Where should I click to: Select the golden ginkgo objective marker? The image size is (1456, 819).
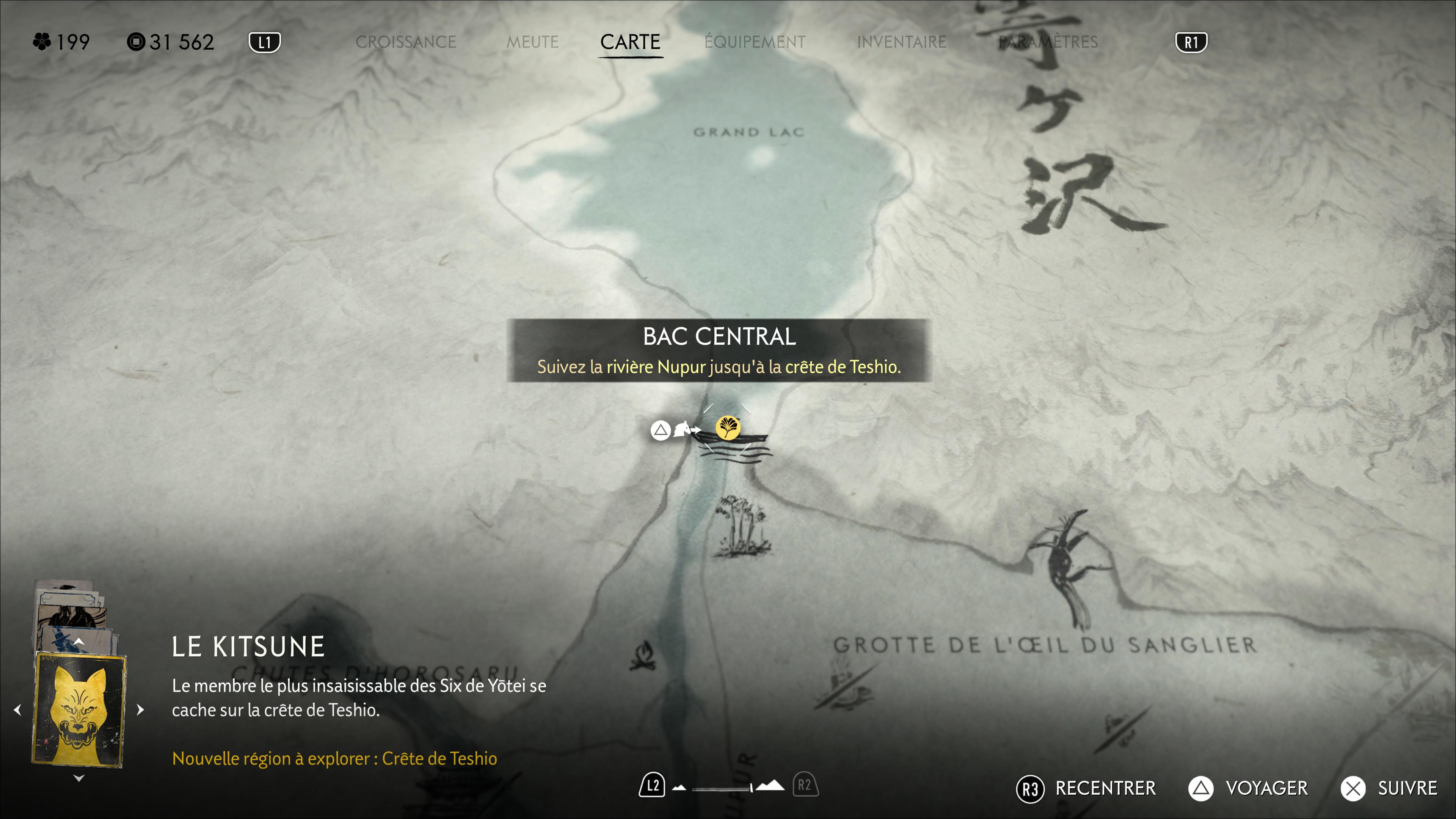(728, 427)
